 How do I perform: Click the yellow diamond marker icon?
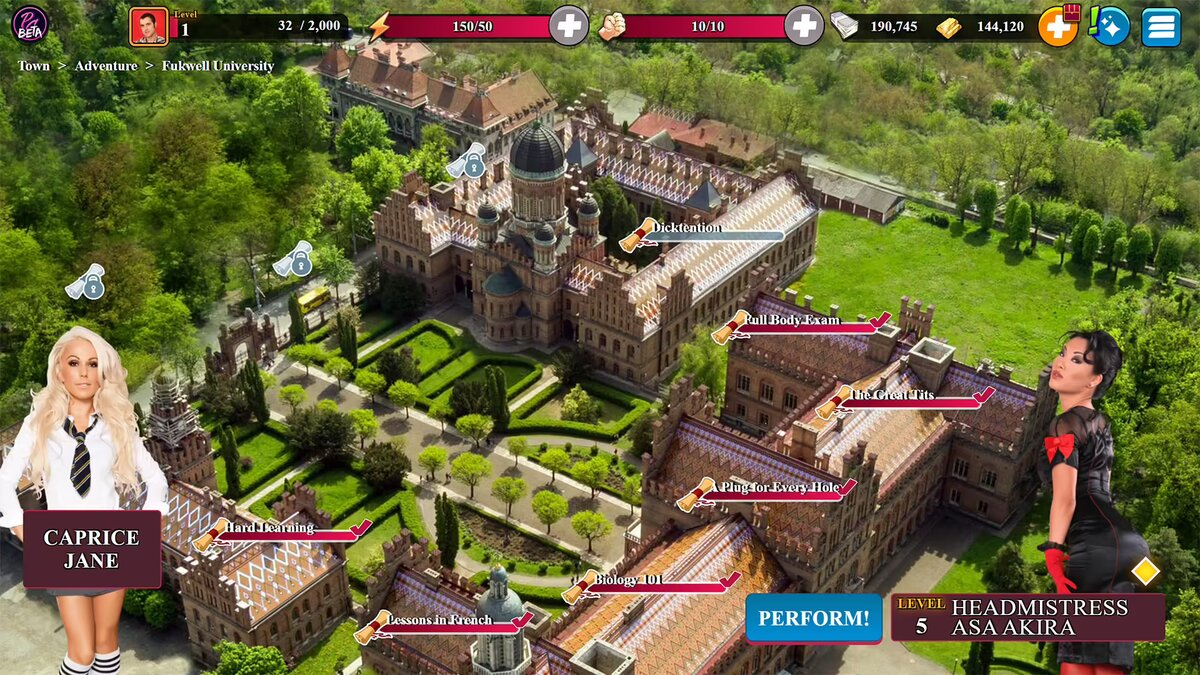(x=1145, y=571)
